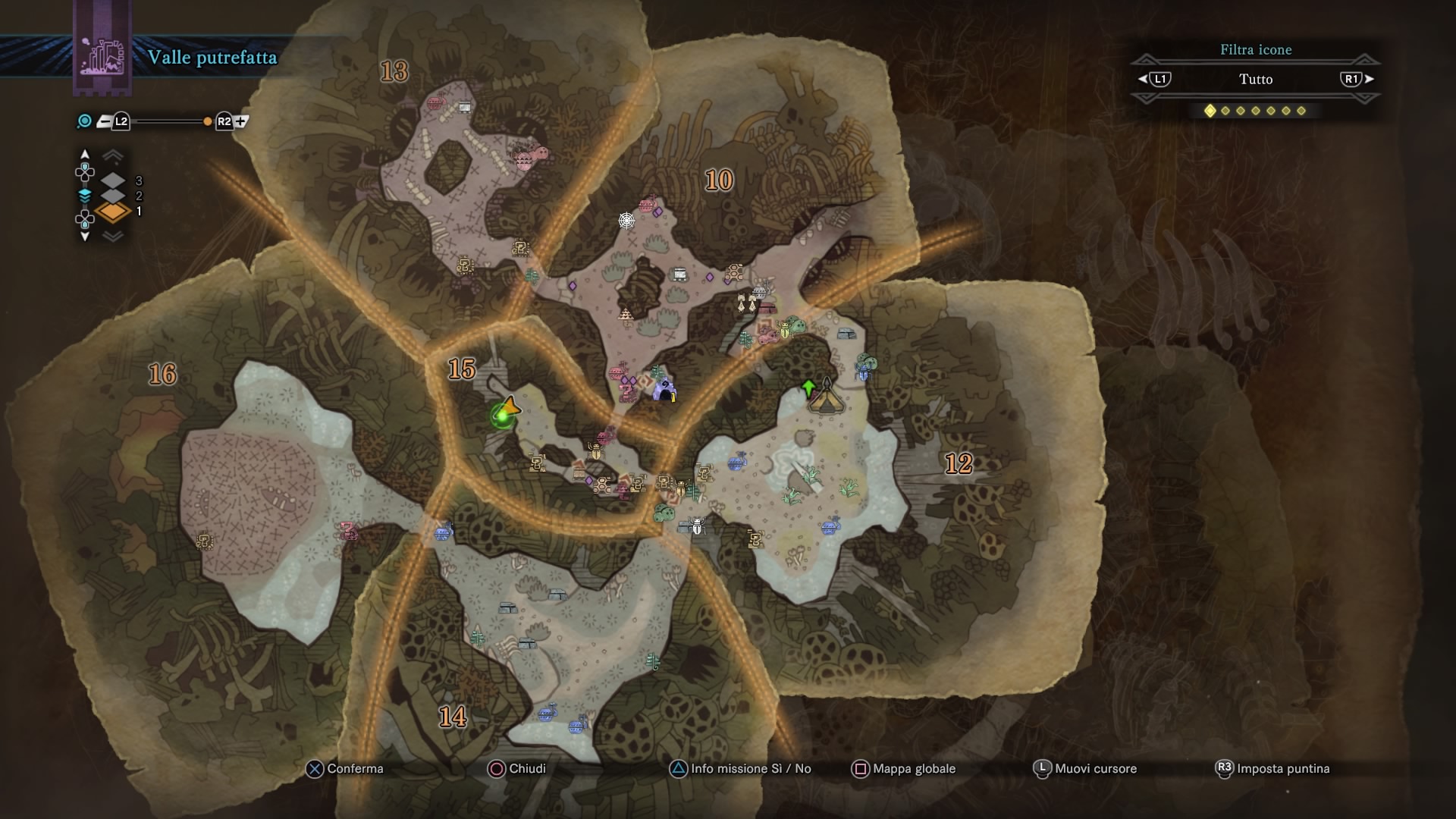Switch the map to floor level 3
The height and width of the screenshot is (819, 1456).
(x=113, y=180)
